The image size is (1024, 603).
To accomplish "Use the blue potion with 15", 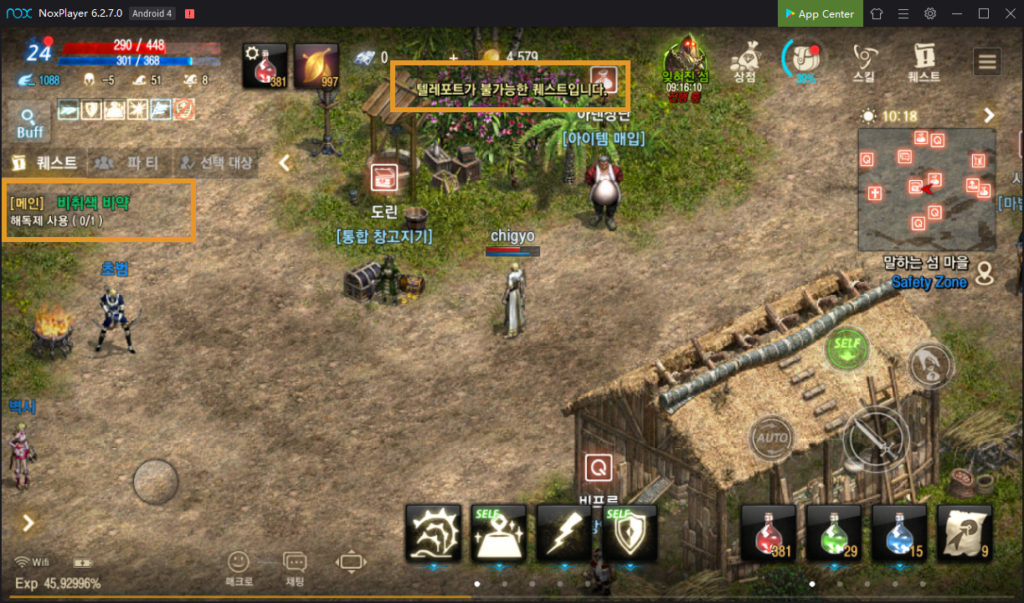I will pyautogui.click(x=899, y=532).
